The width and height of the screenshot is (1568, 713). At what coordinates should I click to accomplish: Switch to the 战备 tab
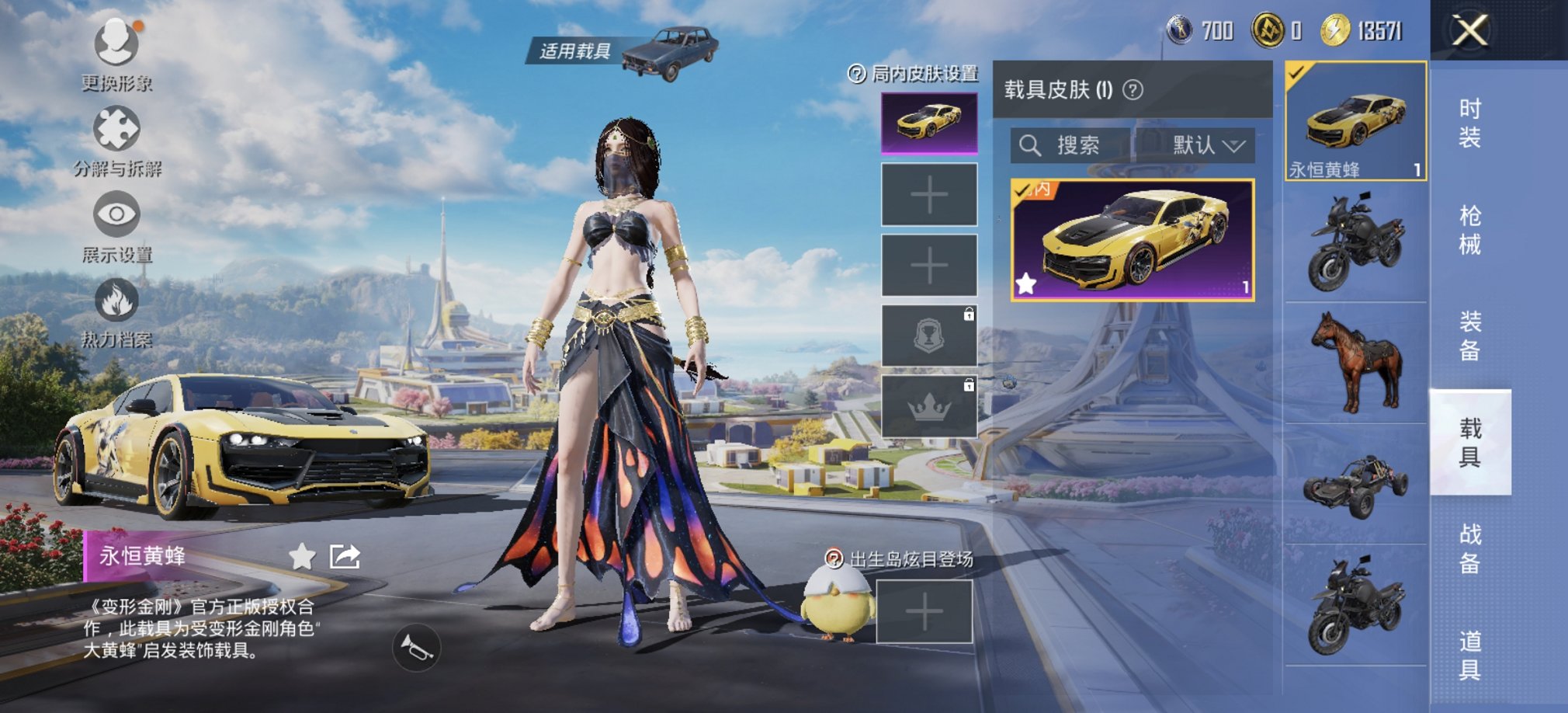click(1469, 548)
